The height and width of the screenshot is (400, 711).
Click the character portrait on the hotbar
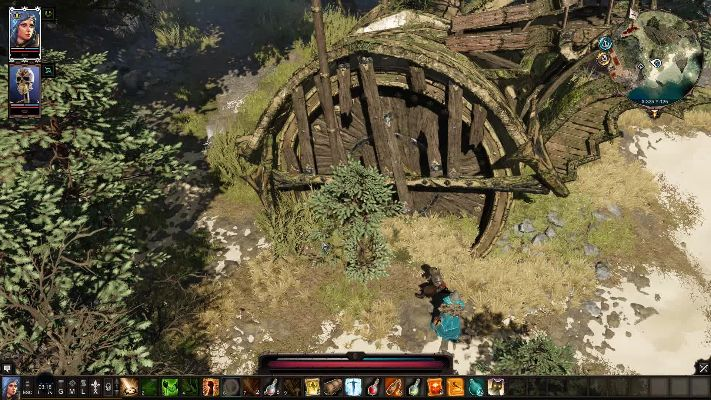click(10, 387)
